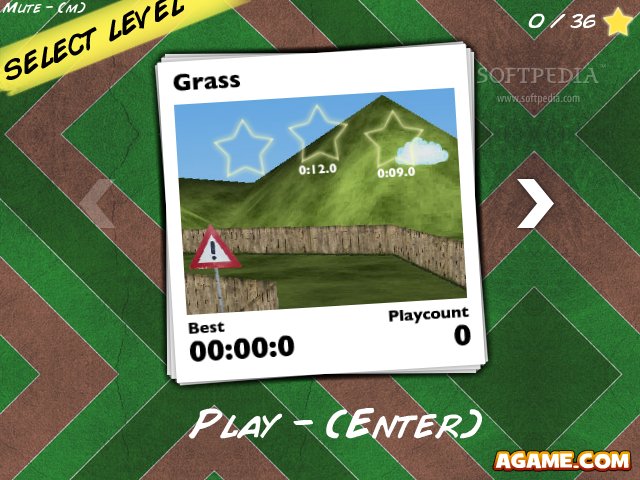Screen dimensions: 640x480
Task: Go to the previous level with left arrow
Action: click(x=97, y=203)
